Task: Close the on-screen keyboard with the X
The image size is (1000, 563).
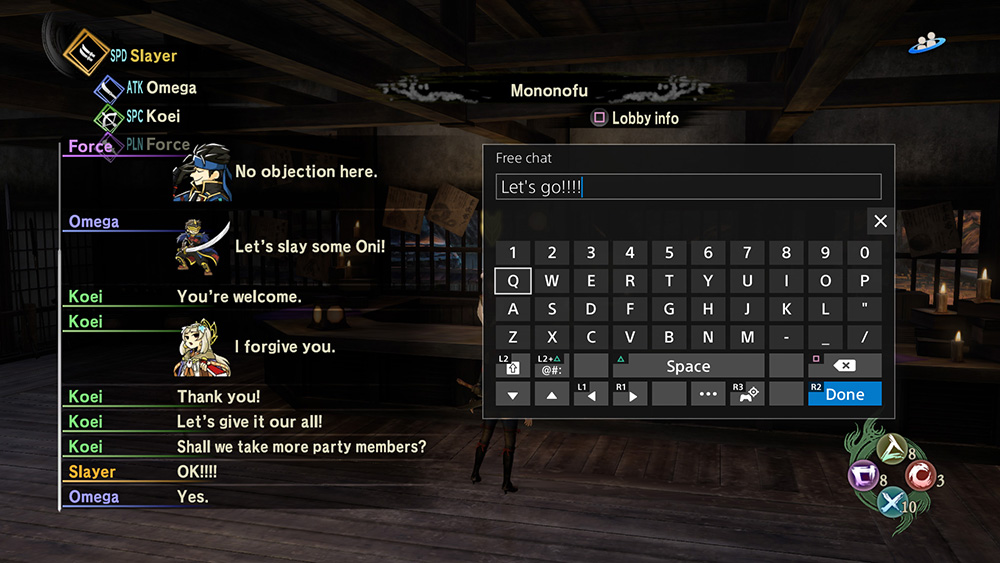Action: 880,221
